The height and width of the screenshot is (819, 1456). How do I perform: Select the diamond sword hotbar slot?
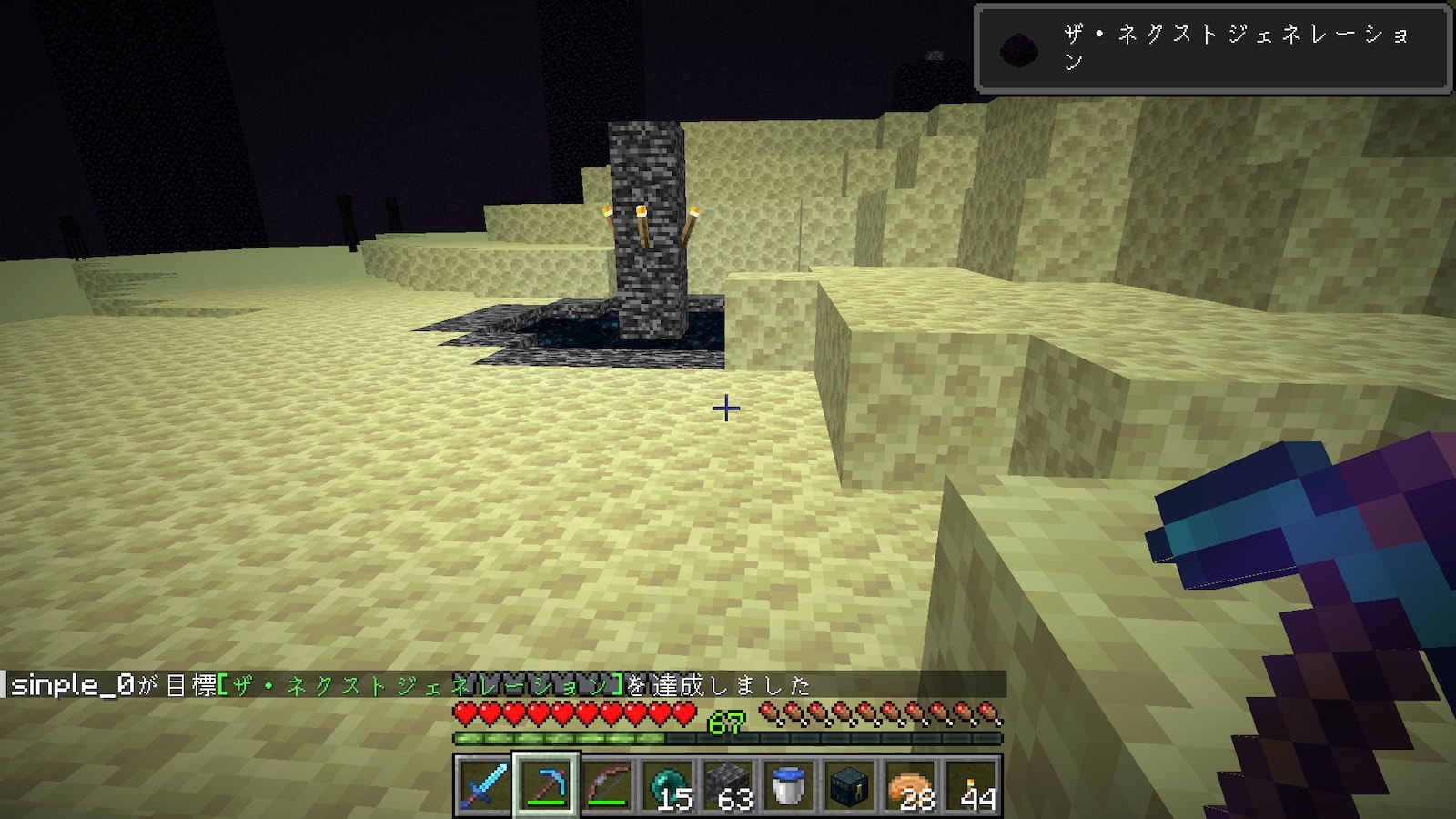point(482,784)
